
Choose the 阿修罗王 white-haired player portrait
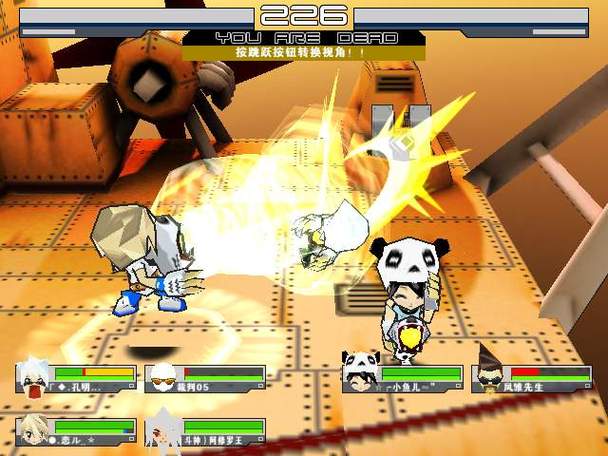pos(162,431)
